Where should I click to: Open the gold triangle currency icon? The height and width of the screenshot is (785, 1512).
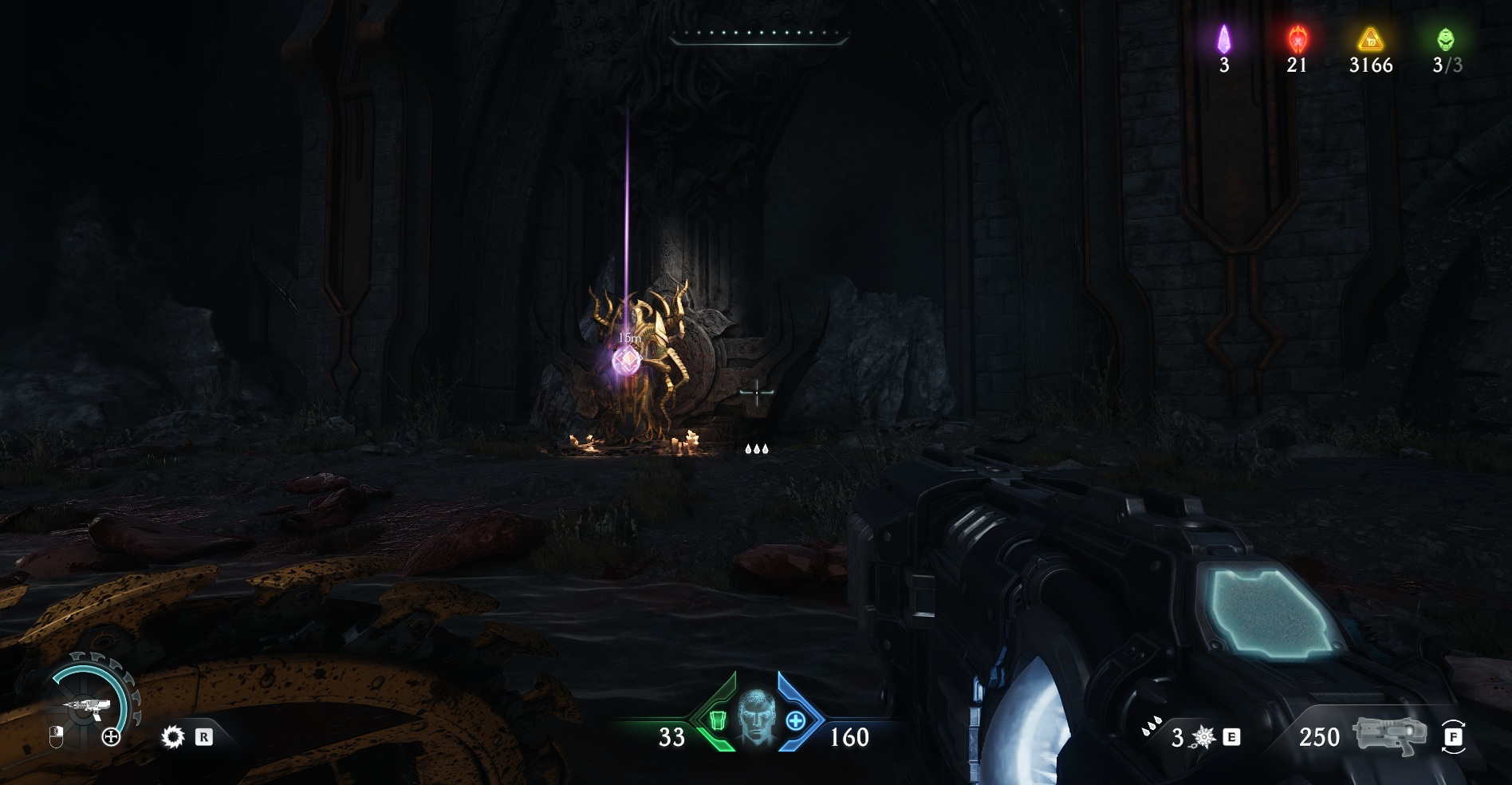click(x=1370, y=37)
